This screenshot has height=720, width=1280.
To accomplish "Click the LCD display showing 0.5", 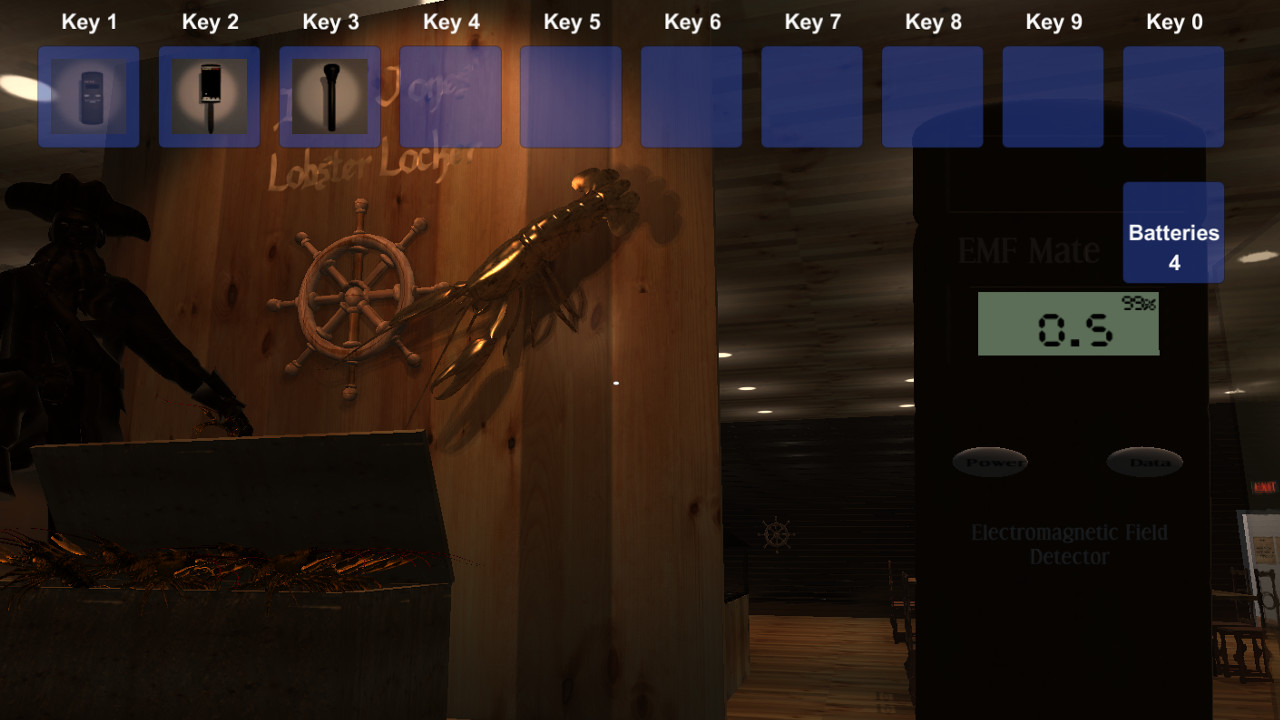I will pos(1068,323).
